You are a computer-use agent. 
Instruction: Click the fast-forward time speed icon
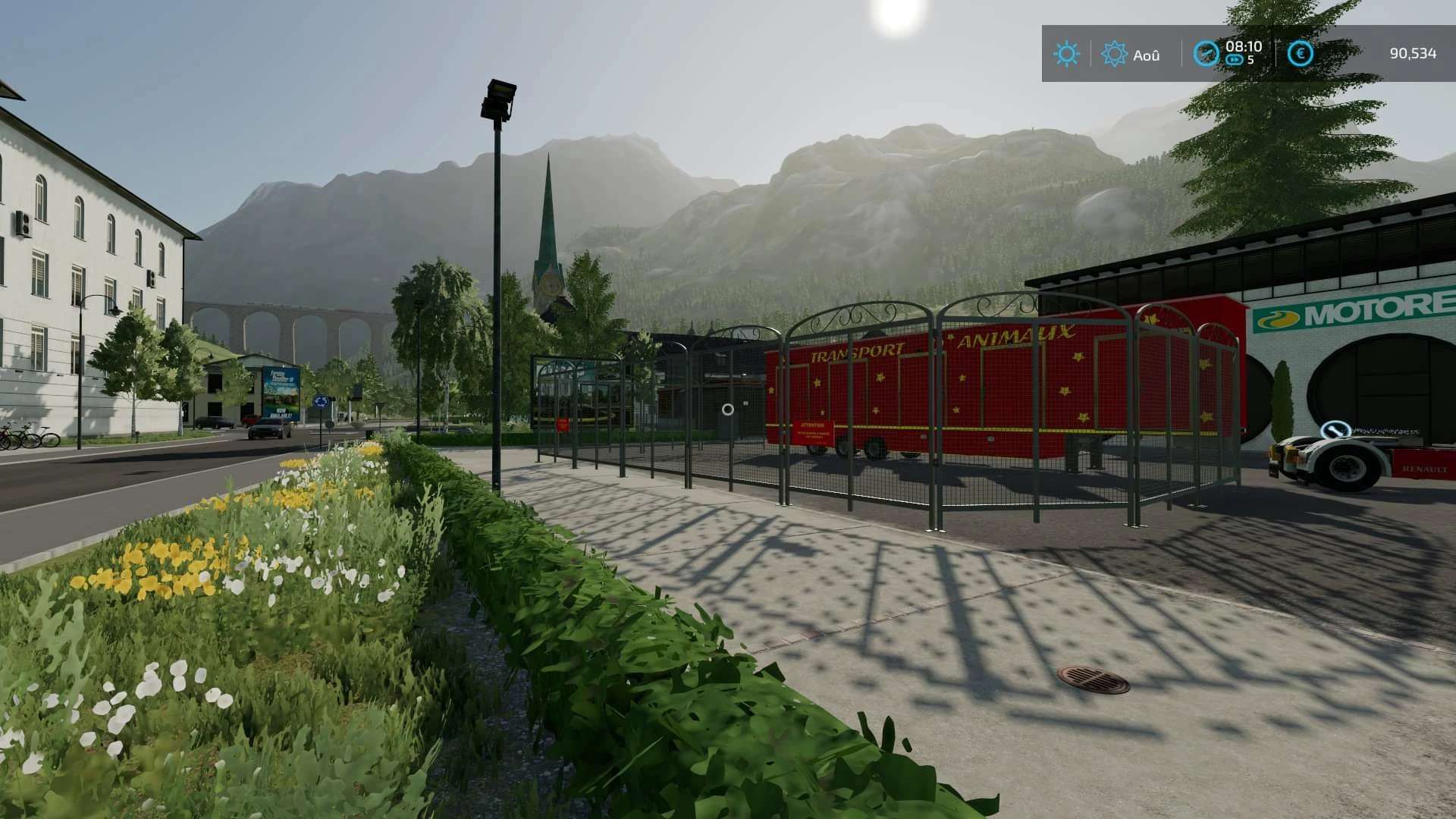coord(1235,60)
